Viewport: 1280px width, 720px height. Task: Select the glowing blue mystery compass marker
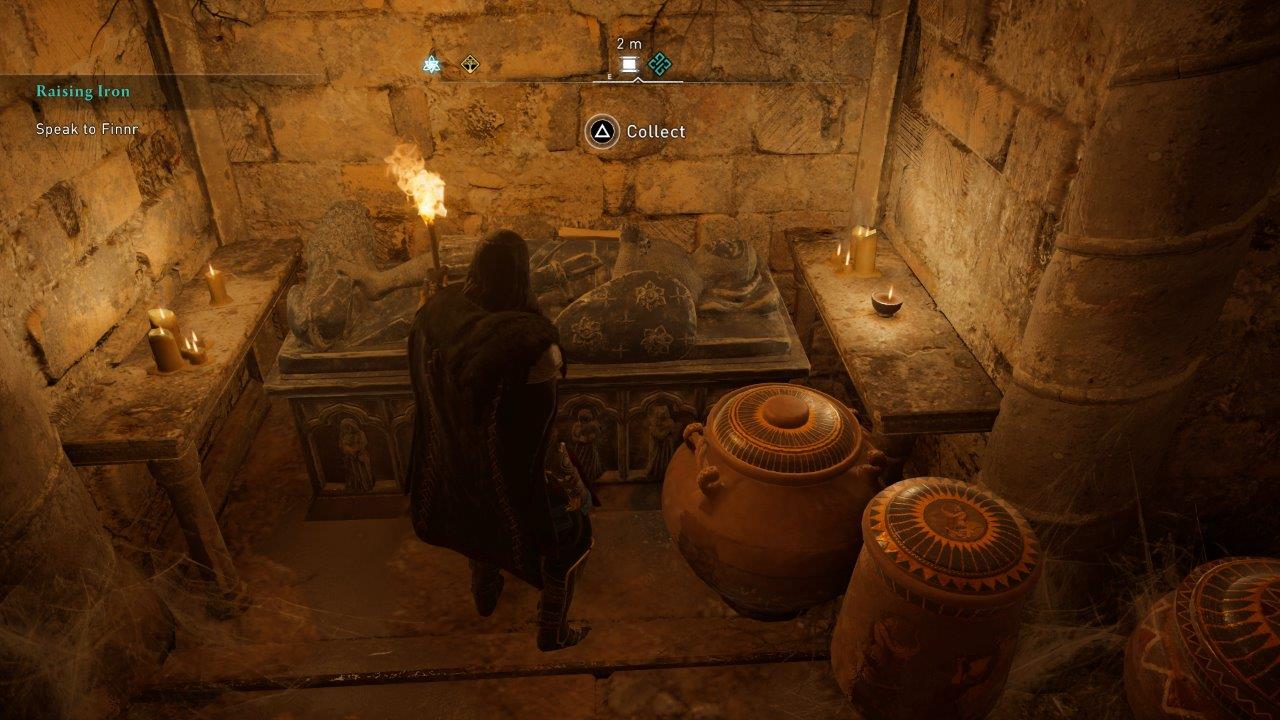(x=432, y=65)
